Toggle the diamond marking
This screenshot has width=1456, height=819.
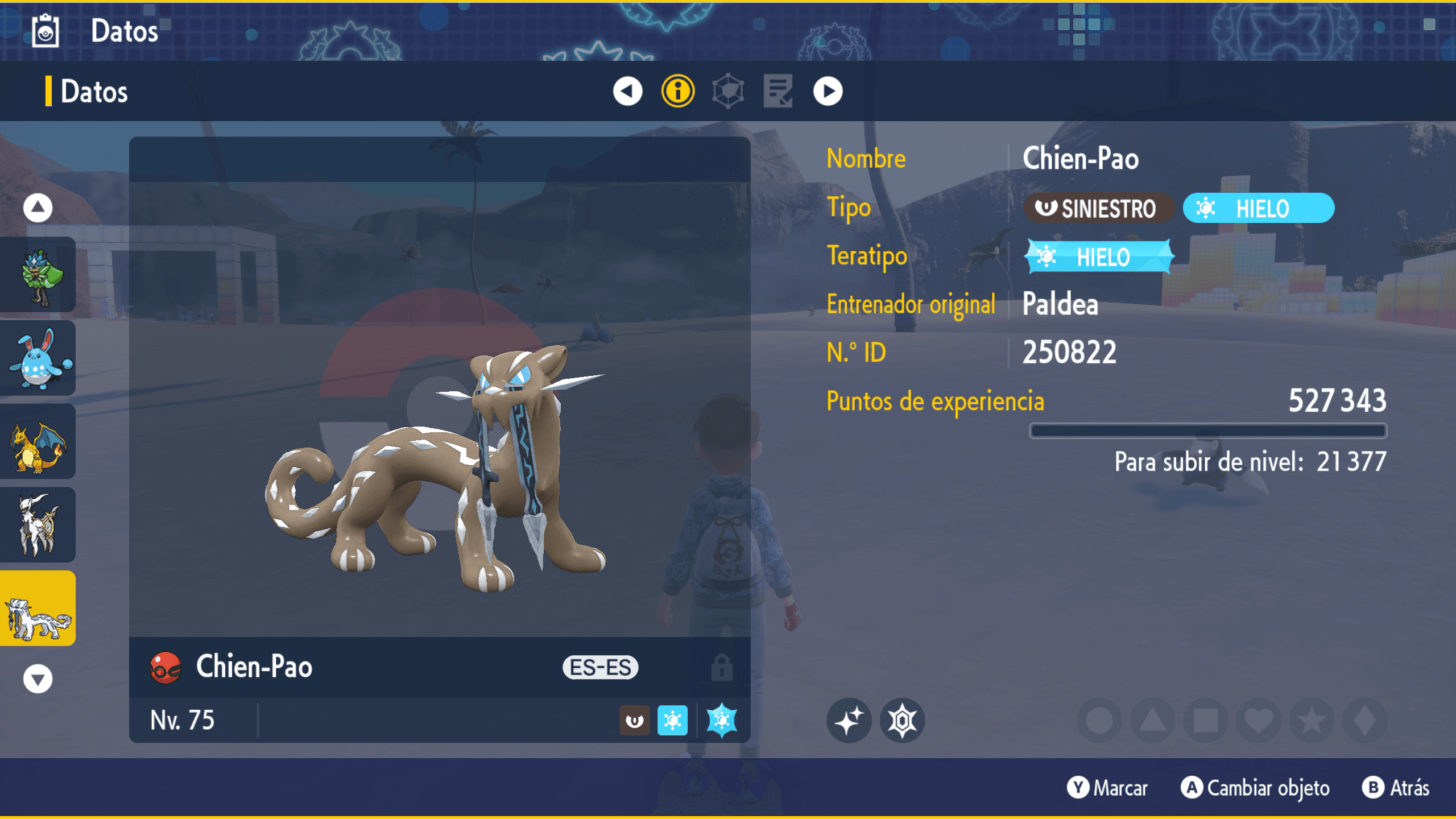point(1364,721)
